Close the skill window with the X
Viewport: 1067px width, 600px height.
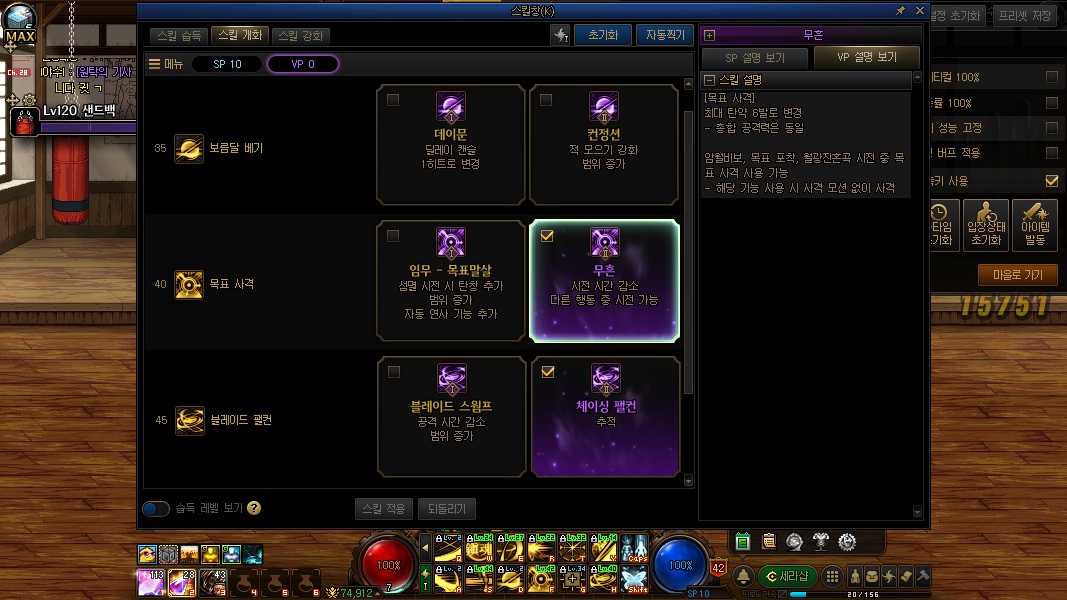[x=919, y=10]
